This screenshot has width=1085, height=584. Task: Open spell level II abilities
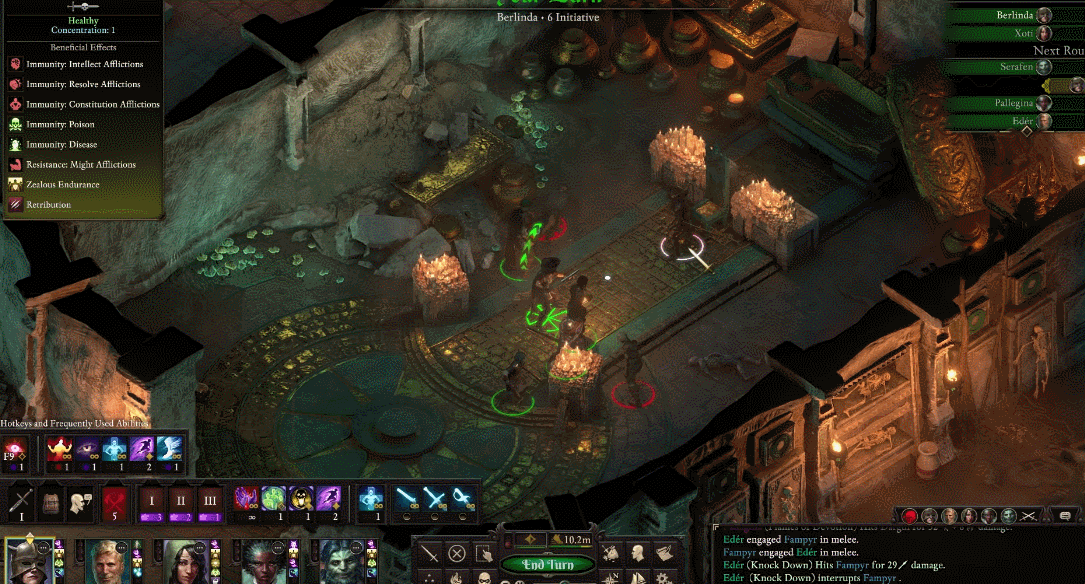(181, 500)
